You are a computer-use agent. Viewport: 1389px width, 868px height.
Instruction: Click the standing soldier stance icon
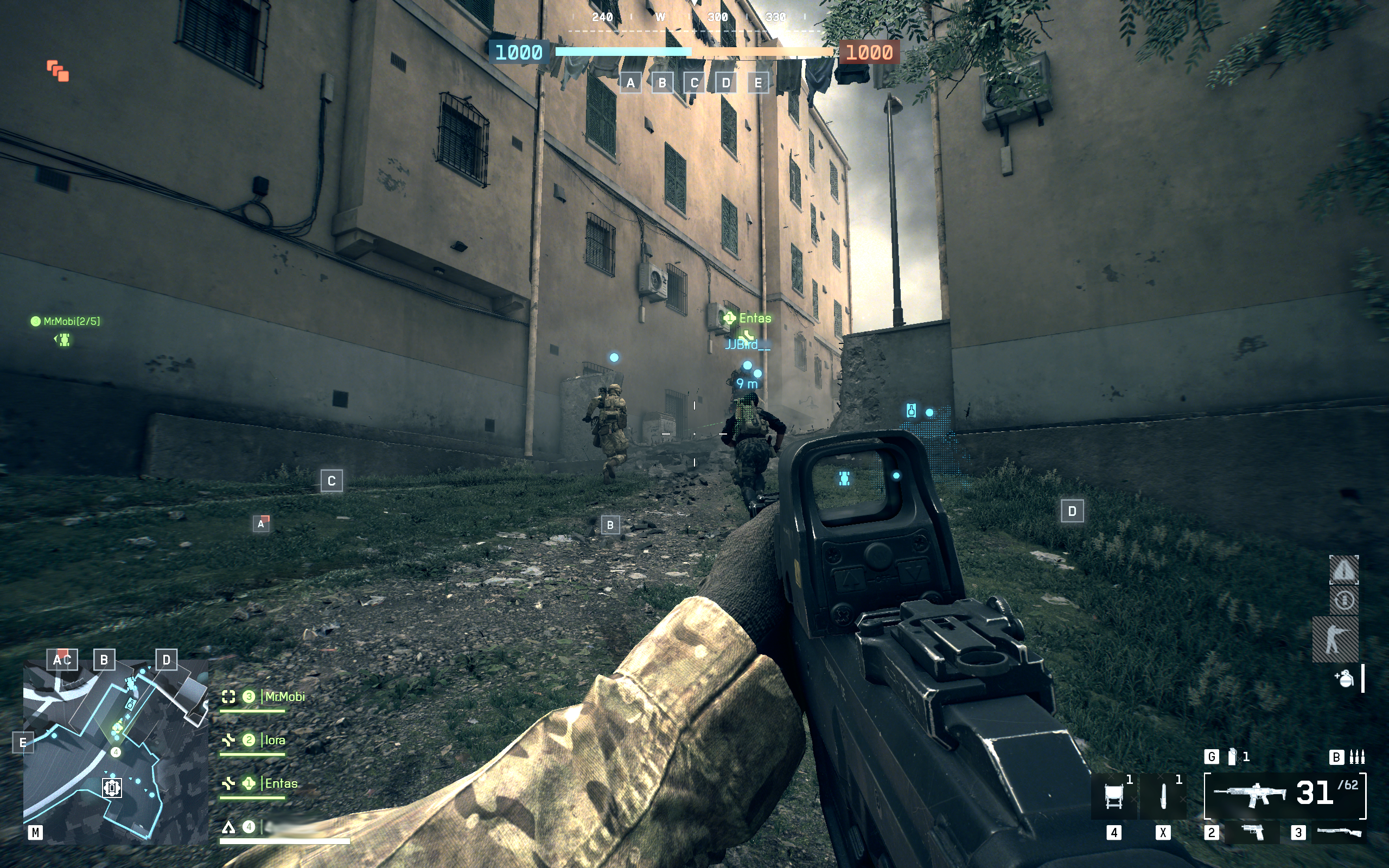click(1335, 639)
